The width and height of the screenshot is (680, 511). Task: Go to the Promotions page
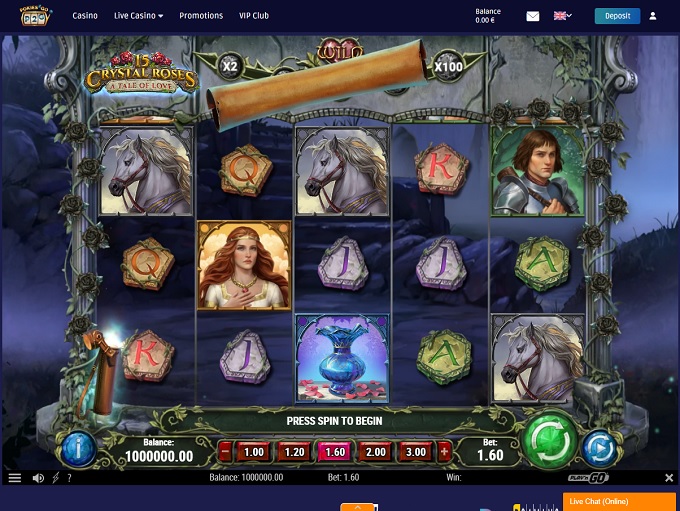click(x=201, y=16)
